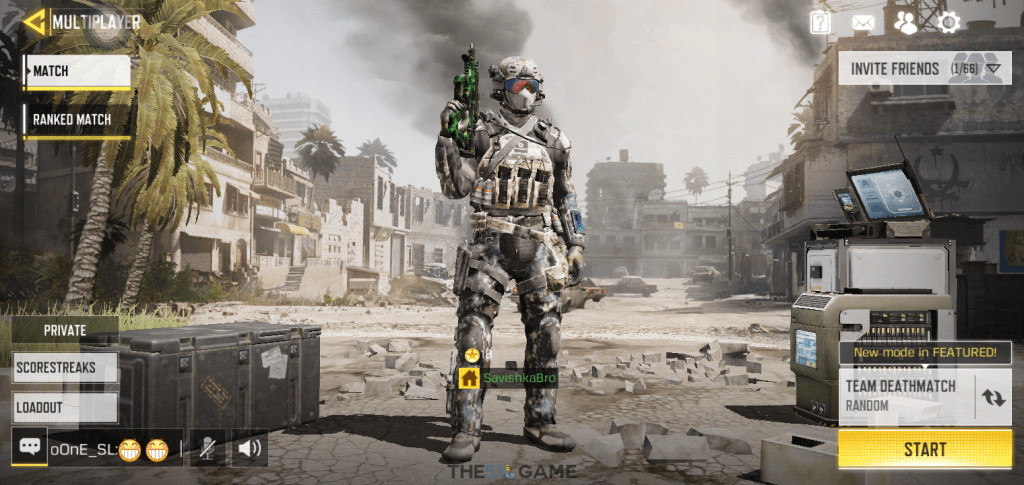Open the Scorestreaks menu

click(65, 368)
